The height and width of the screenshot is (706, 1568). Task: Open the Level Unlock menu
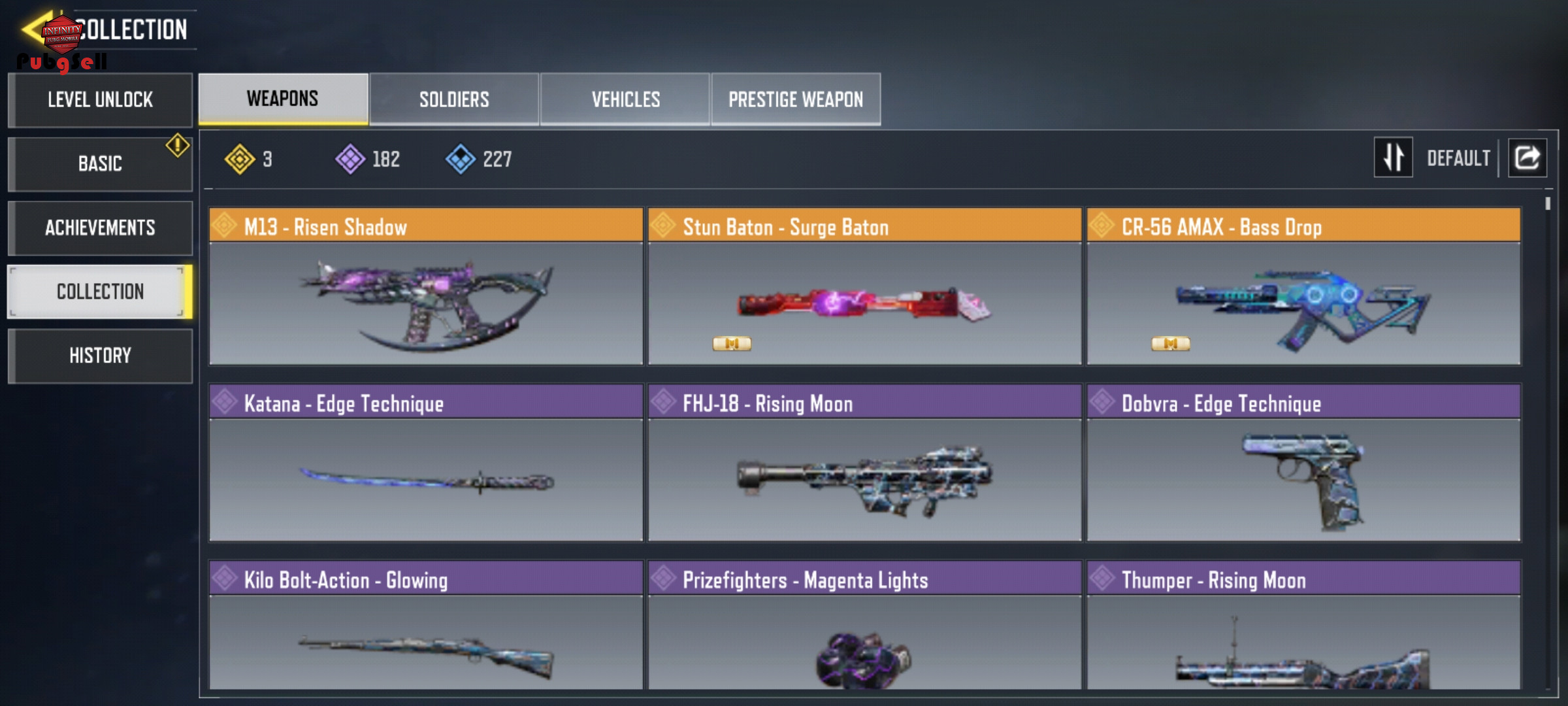coord(100,100)
